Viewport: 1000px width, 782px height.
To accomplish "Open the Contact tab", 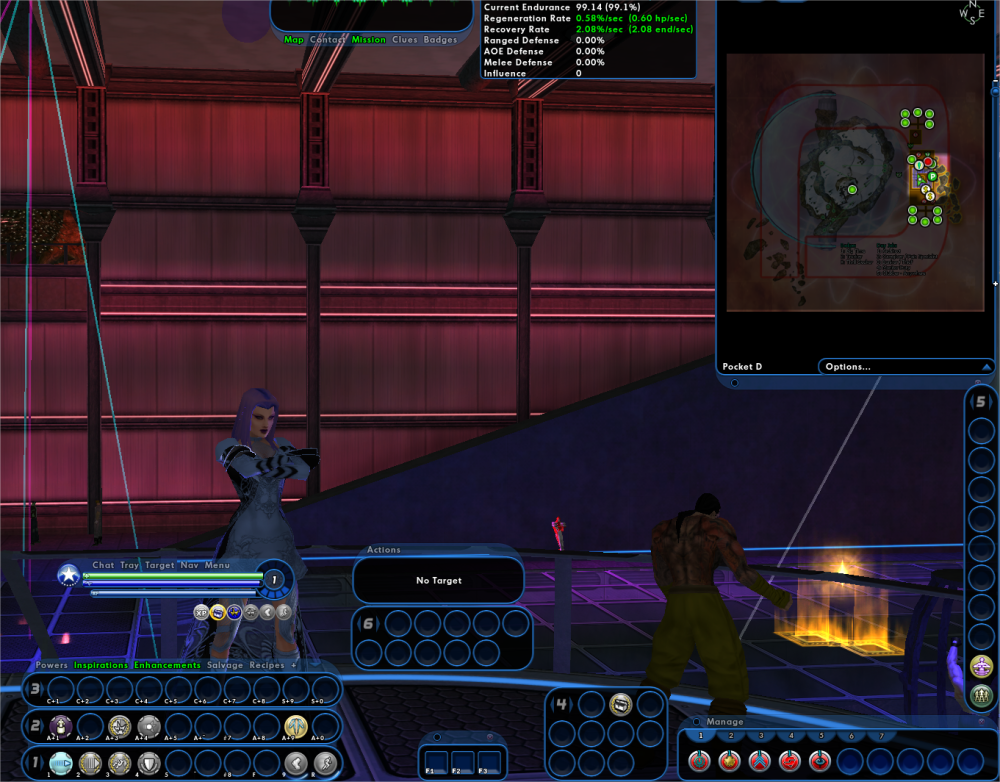I will click(x=328, y=40).
